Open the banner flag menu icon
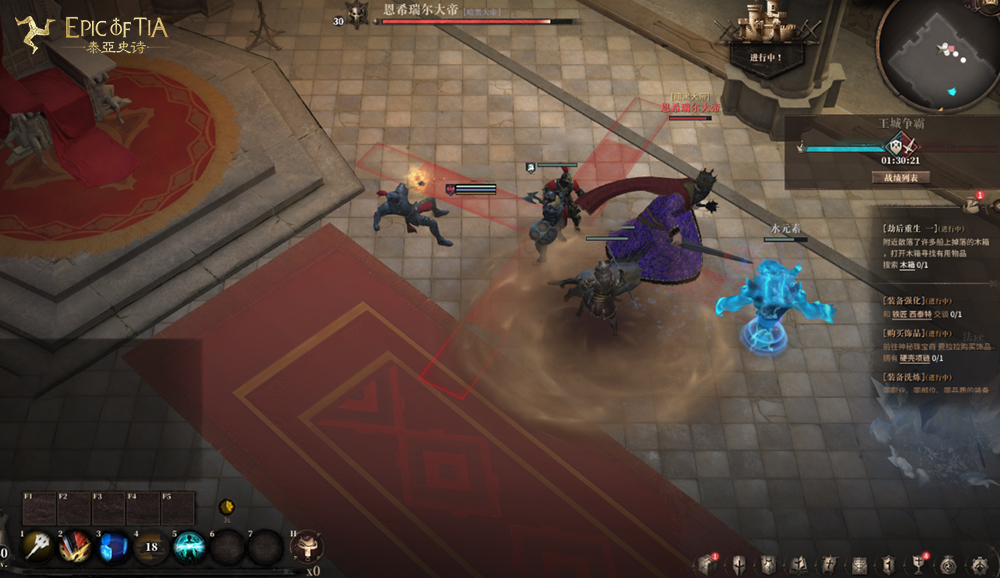Screen dimensions: 1000x578 828,565
